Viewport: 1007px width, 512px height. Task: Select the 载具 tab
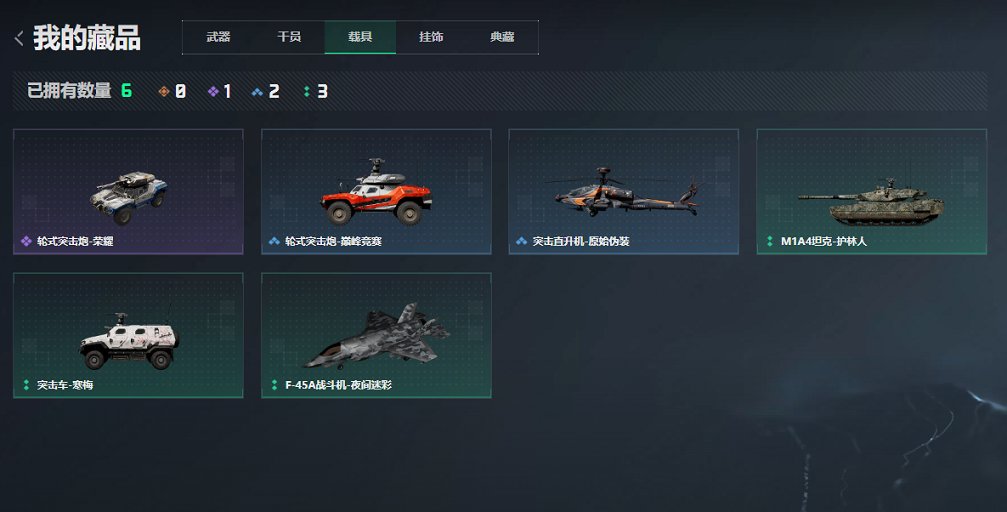click(360, 37)
